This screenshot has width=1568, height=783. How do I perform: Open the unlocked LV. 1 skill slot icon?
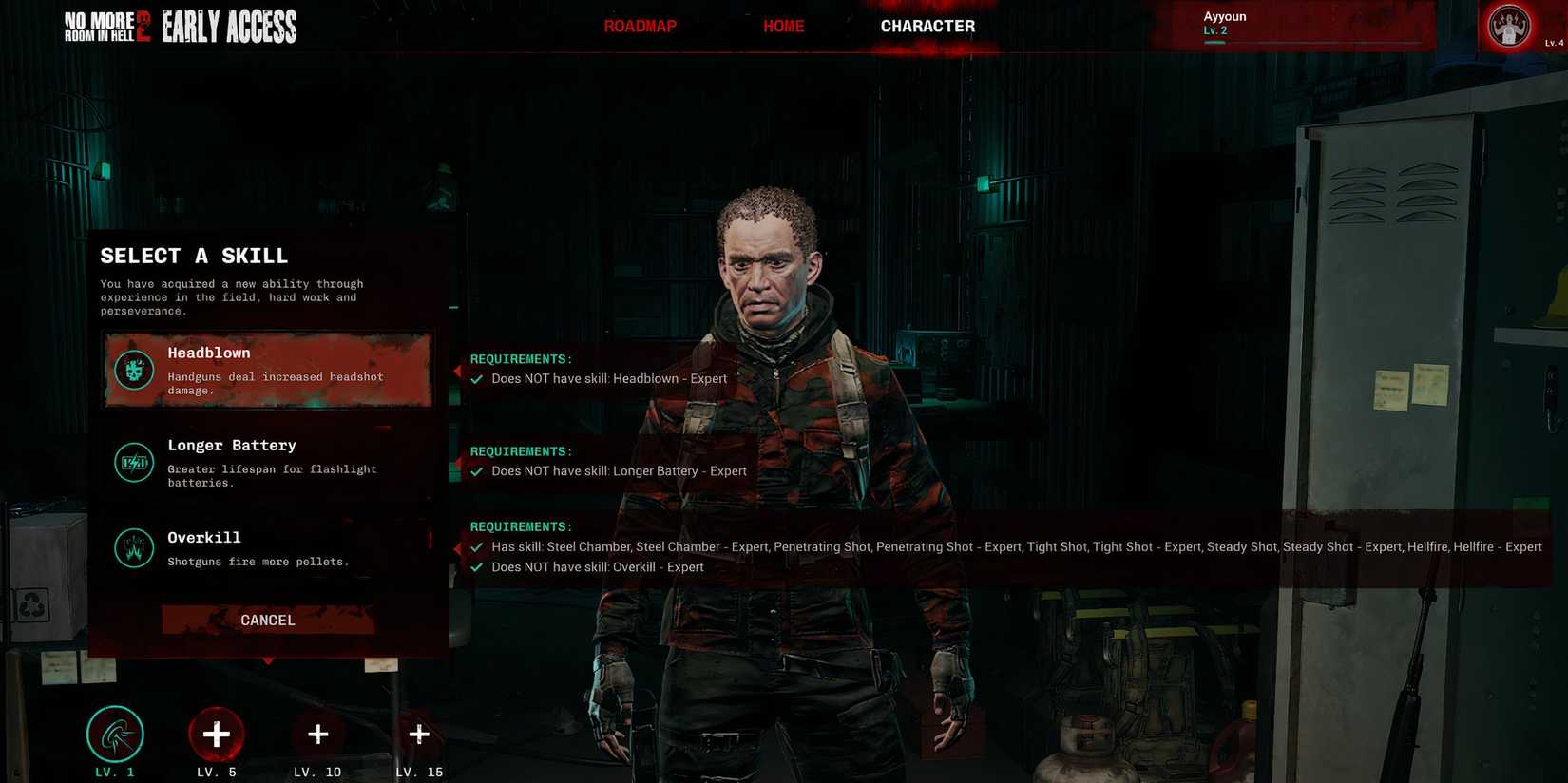coord(115,733)
